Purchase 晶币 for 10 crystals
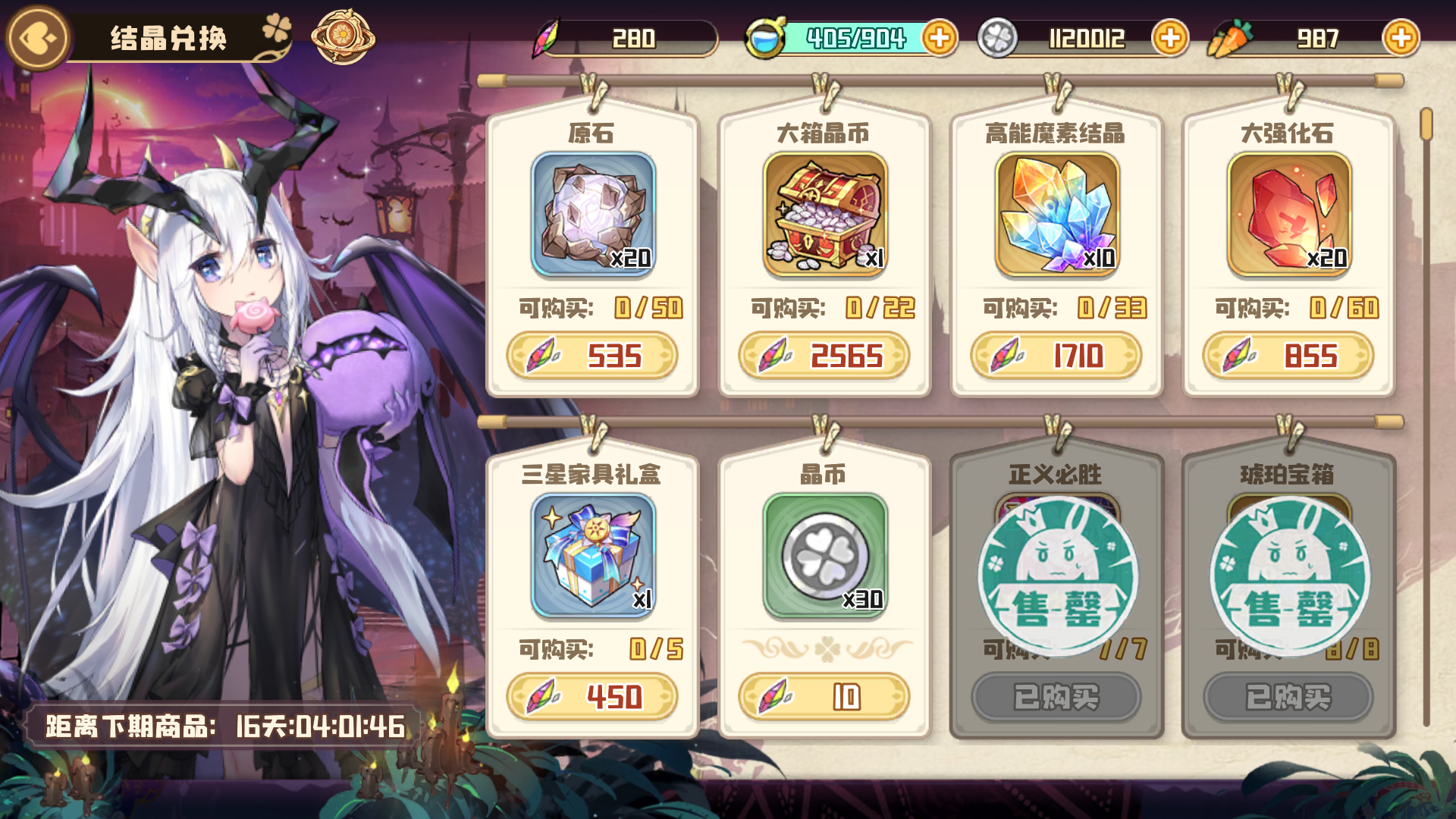Image resolution: width=1456 pixels, height=819 pixels. (824, 697)
